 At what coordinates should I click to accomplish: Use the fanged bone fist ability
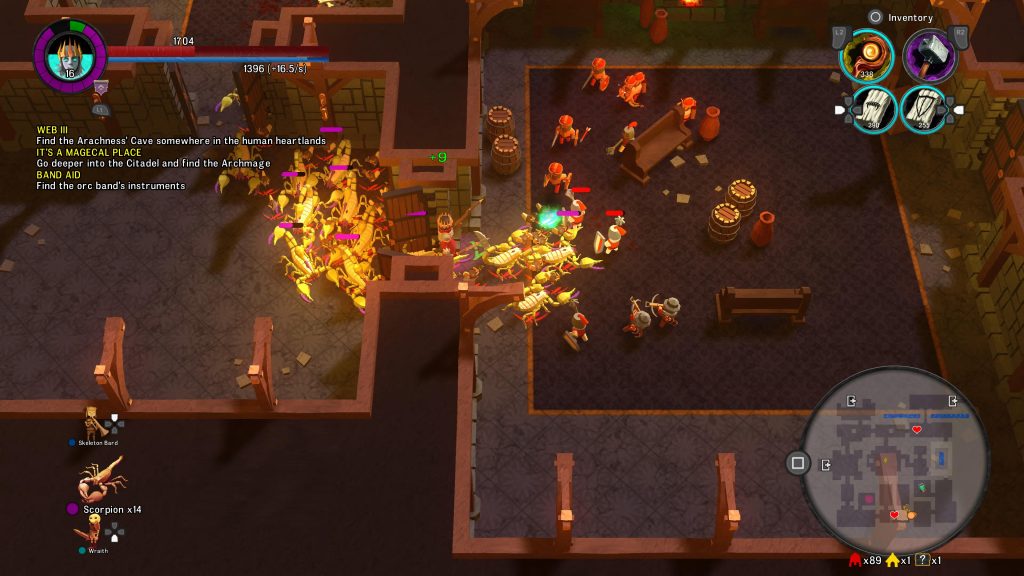tap(874, 108)
